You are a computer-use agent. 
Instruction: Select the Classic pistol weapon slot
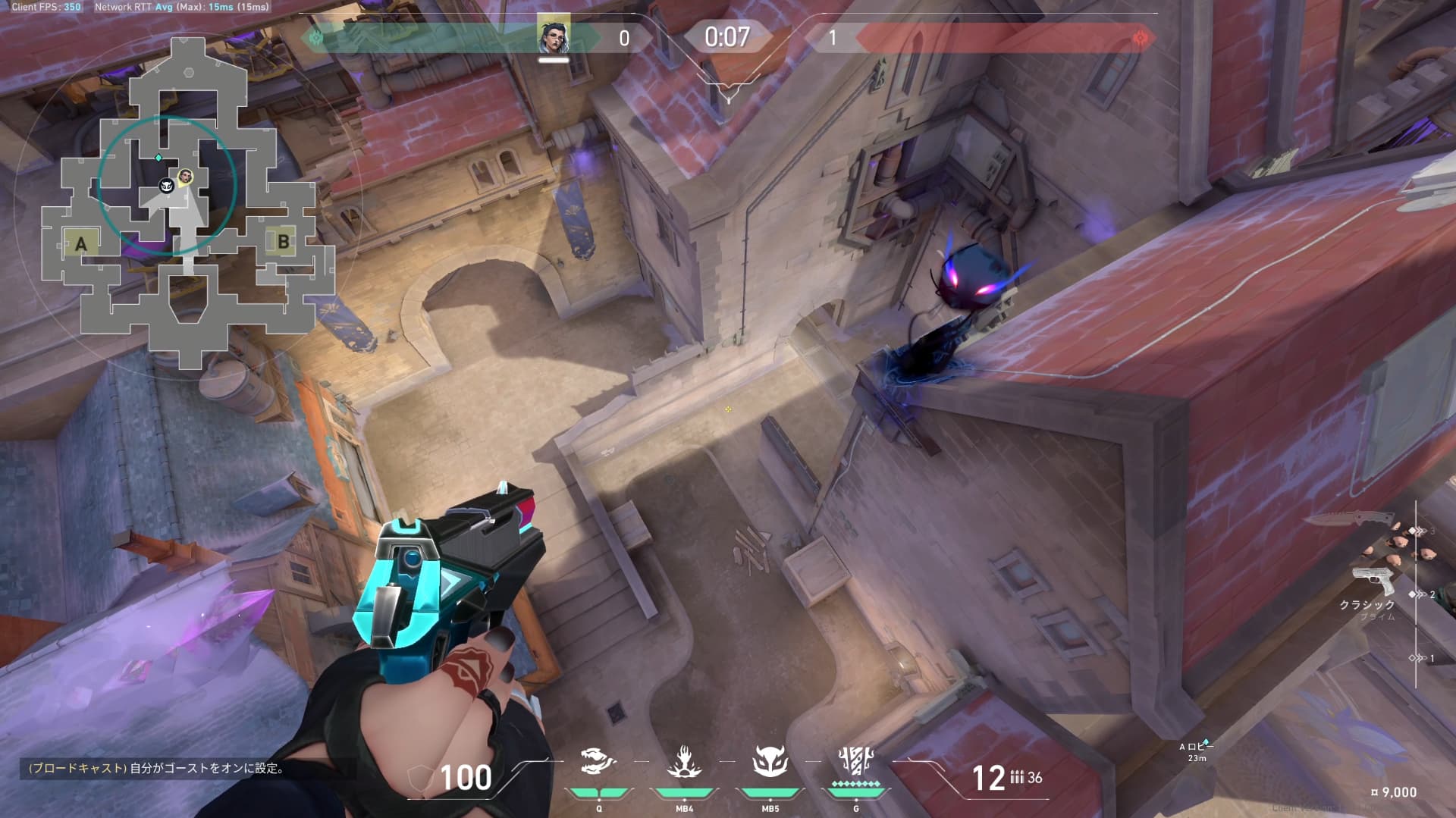coord(1372,582)
